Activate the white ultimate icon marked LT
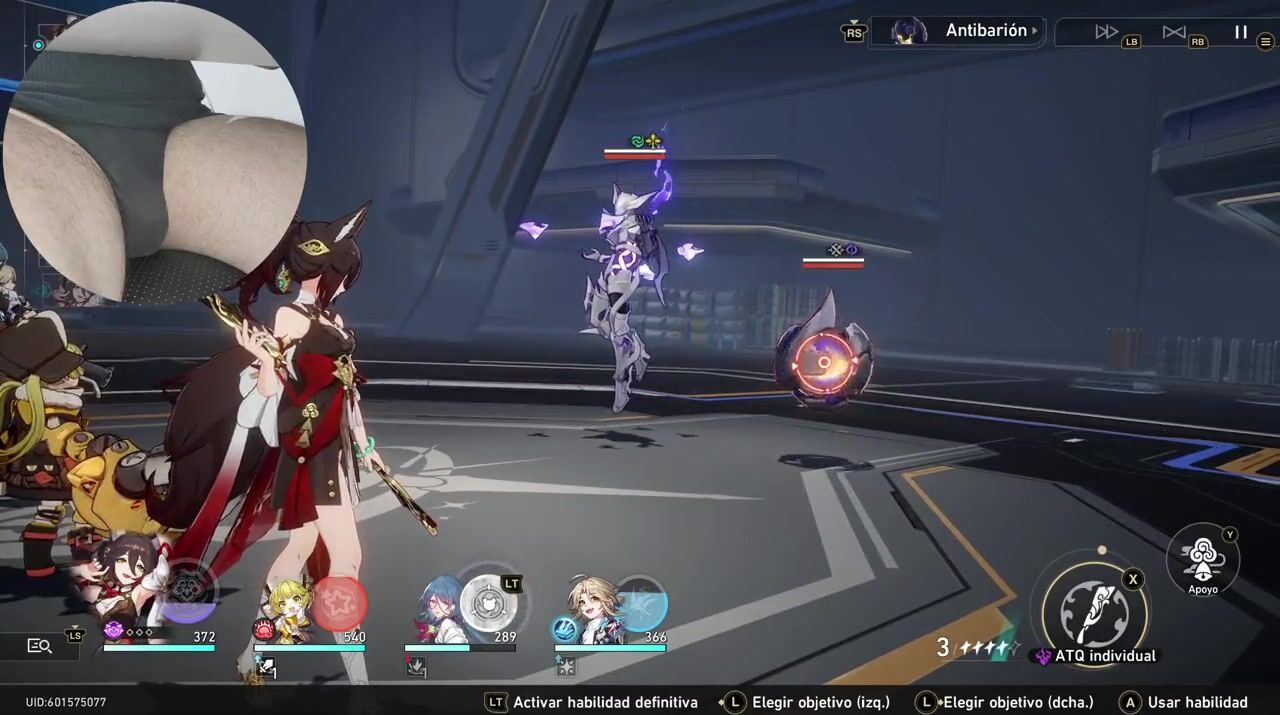Screen dimensions: 1280x715 tap(489, 603)
